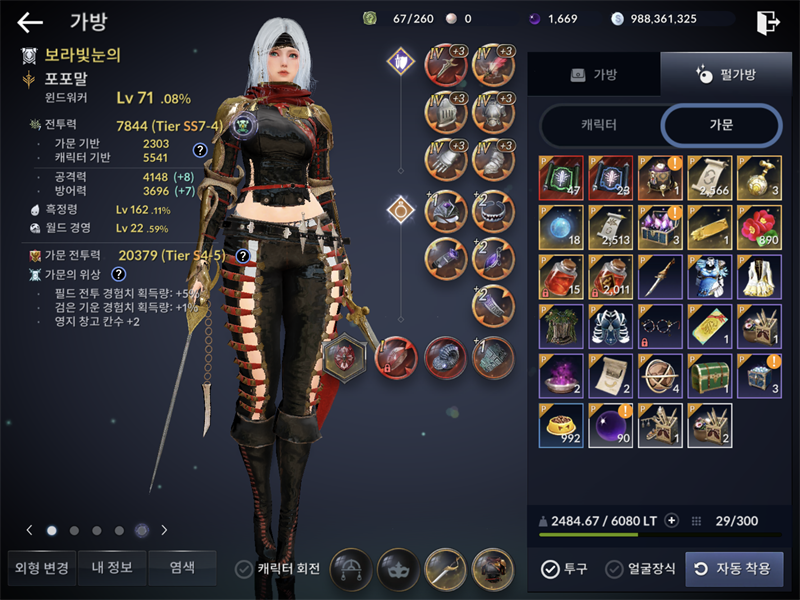Open 외형 변경 appearance change
Screen dimensions: 800x600
[42, 568]
